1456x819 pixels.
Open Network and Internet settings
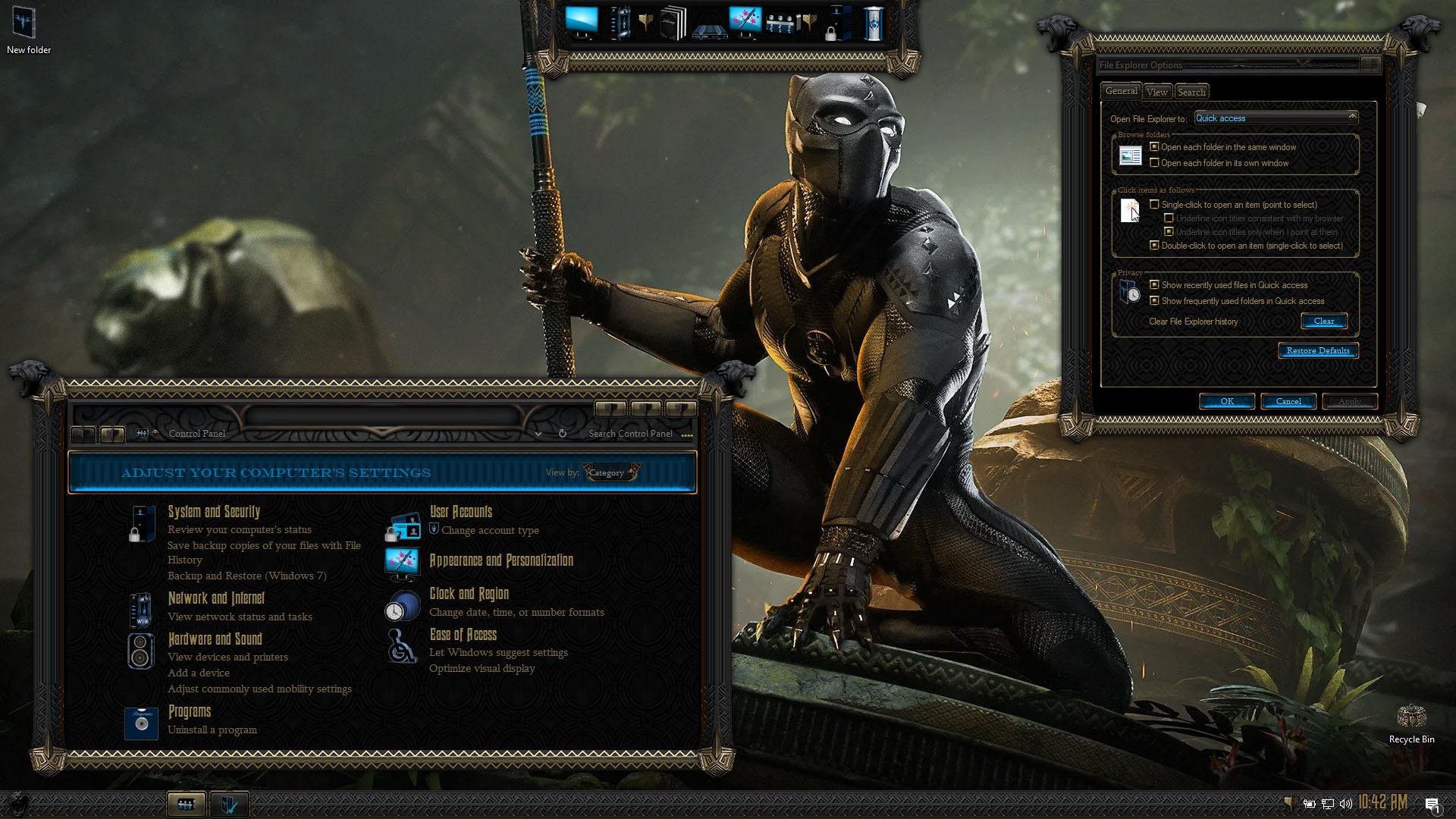point(216,598)
